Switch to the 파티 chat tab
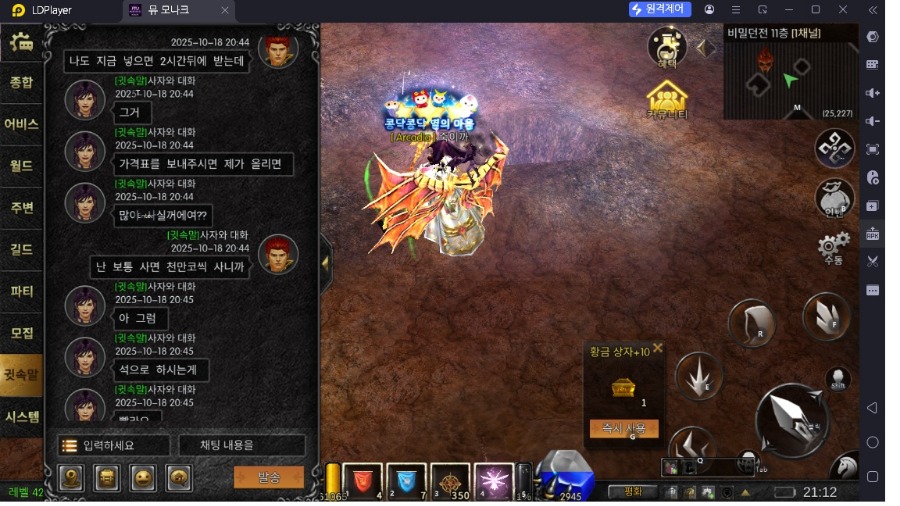The width and height of the screenshot is (900, 506). coord(21,291)
